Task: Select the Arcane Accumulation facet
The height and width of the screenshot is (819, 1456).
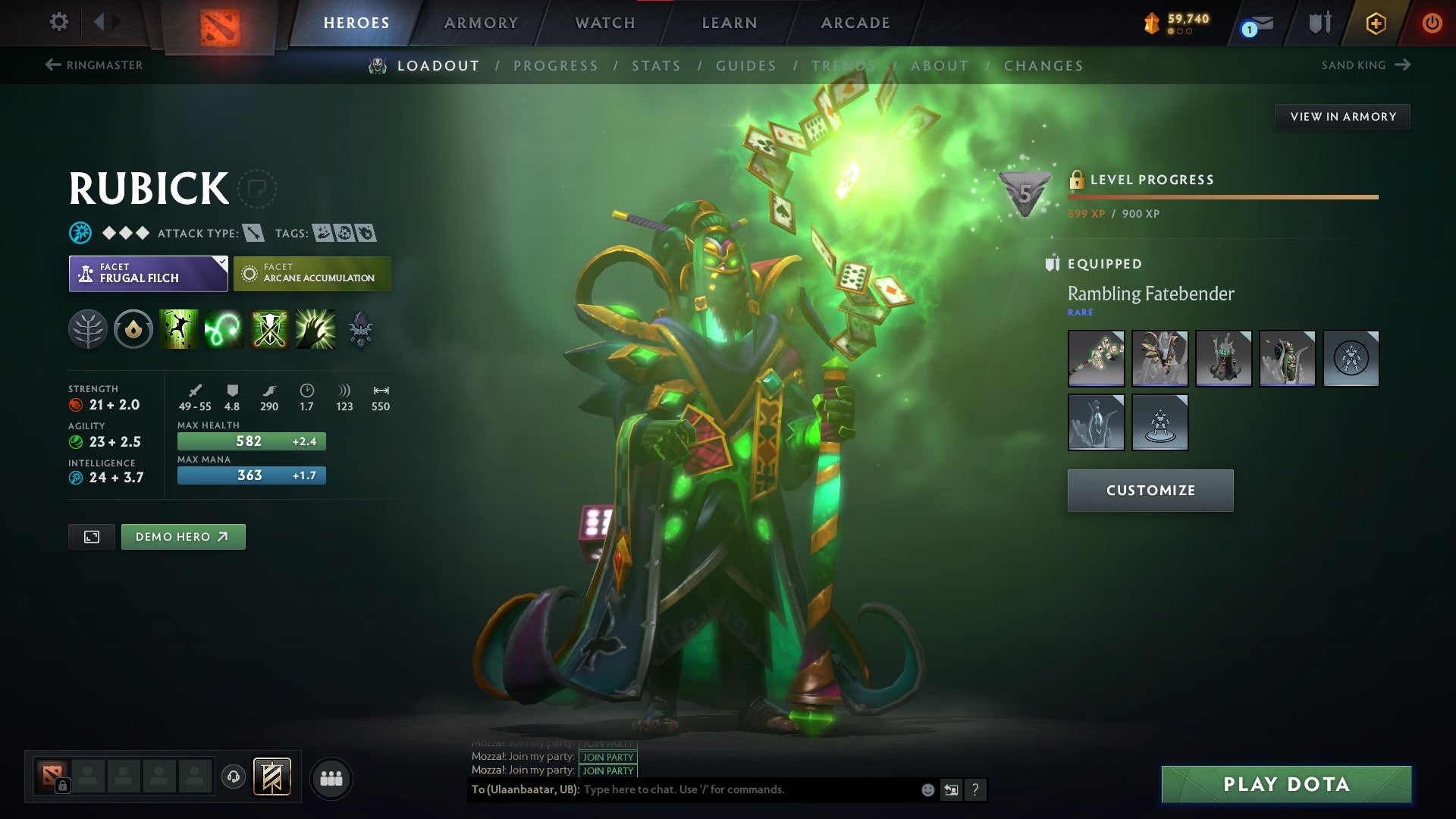Action: coord(312,273)
